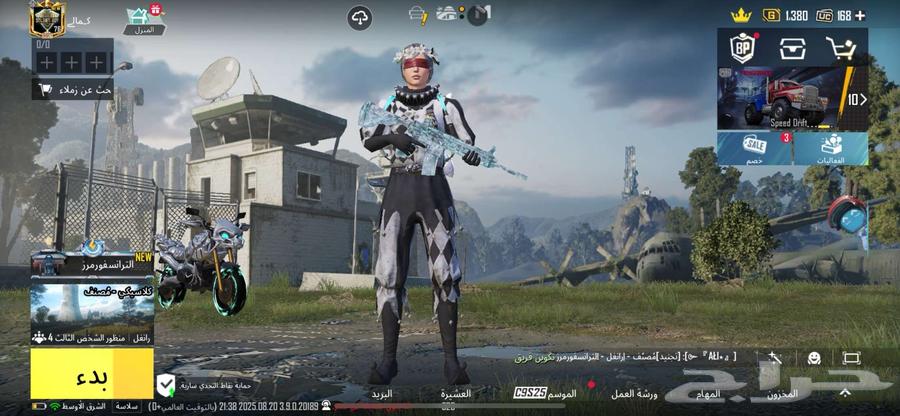Open the BP pass icon

[x=743, y=48]
